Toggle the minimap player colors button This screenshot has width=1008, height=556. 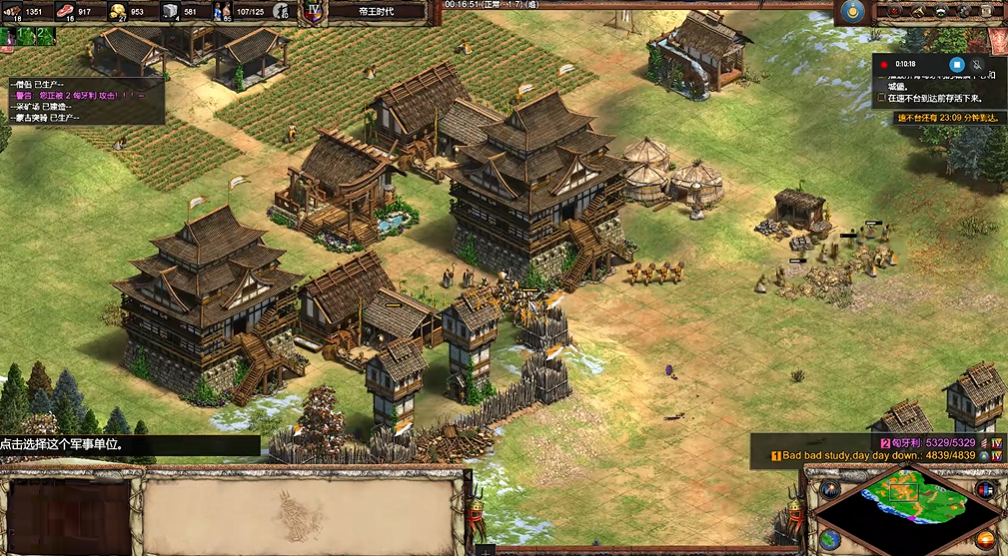pyautogui.click(x=985, y=489)
